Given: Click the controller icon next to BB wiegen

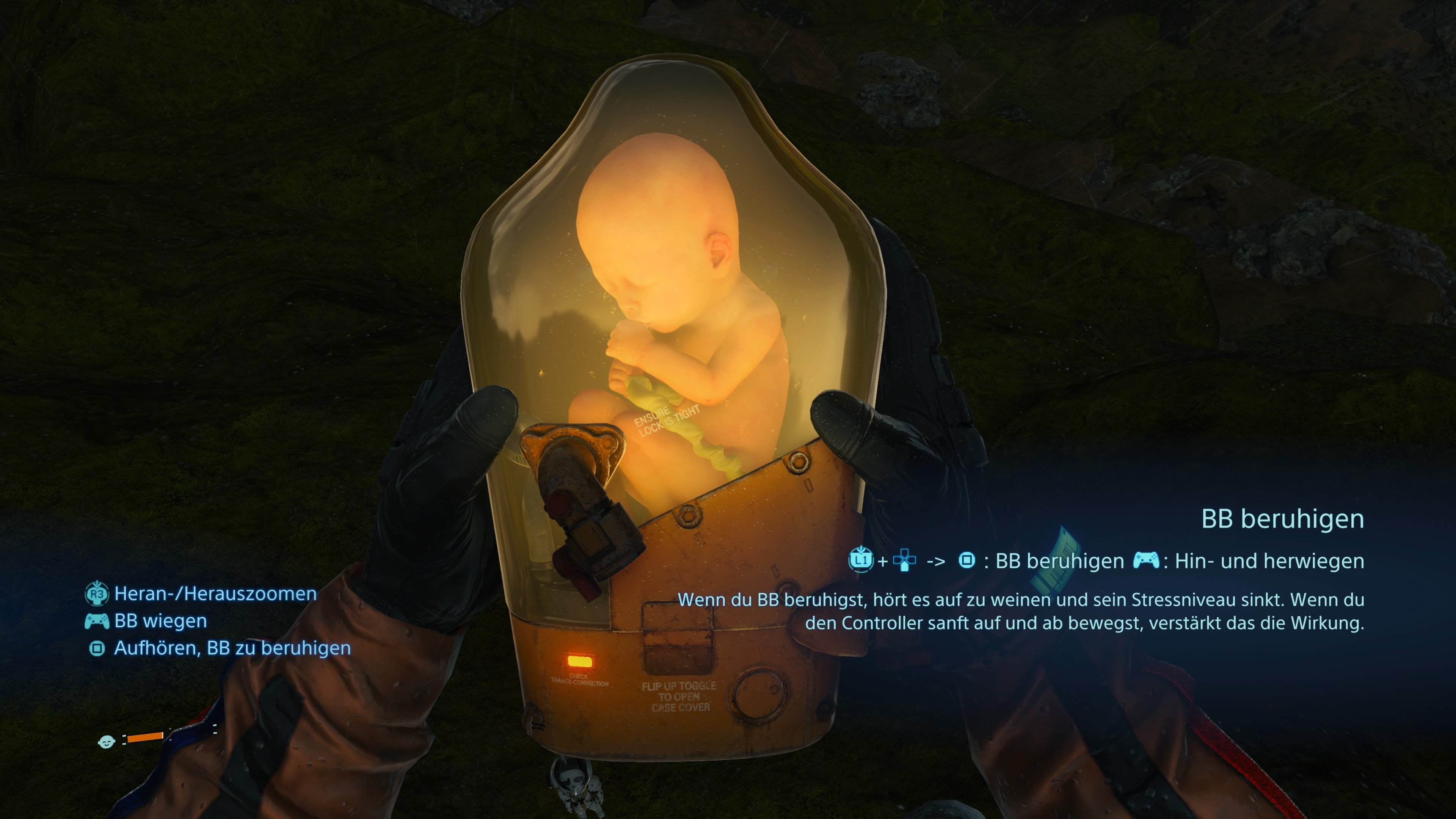Looking at the screenshot, I should pos(97,621).
